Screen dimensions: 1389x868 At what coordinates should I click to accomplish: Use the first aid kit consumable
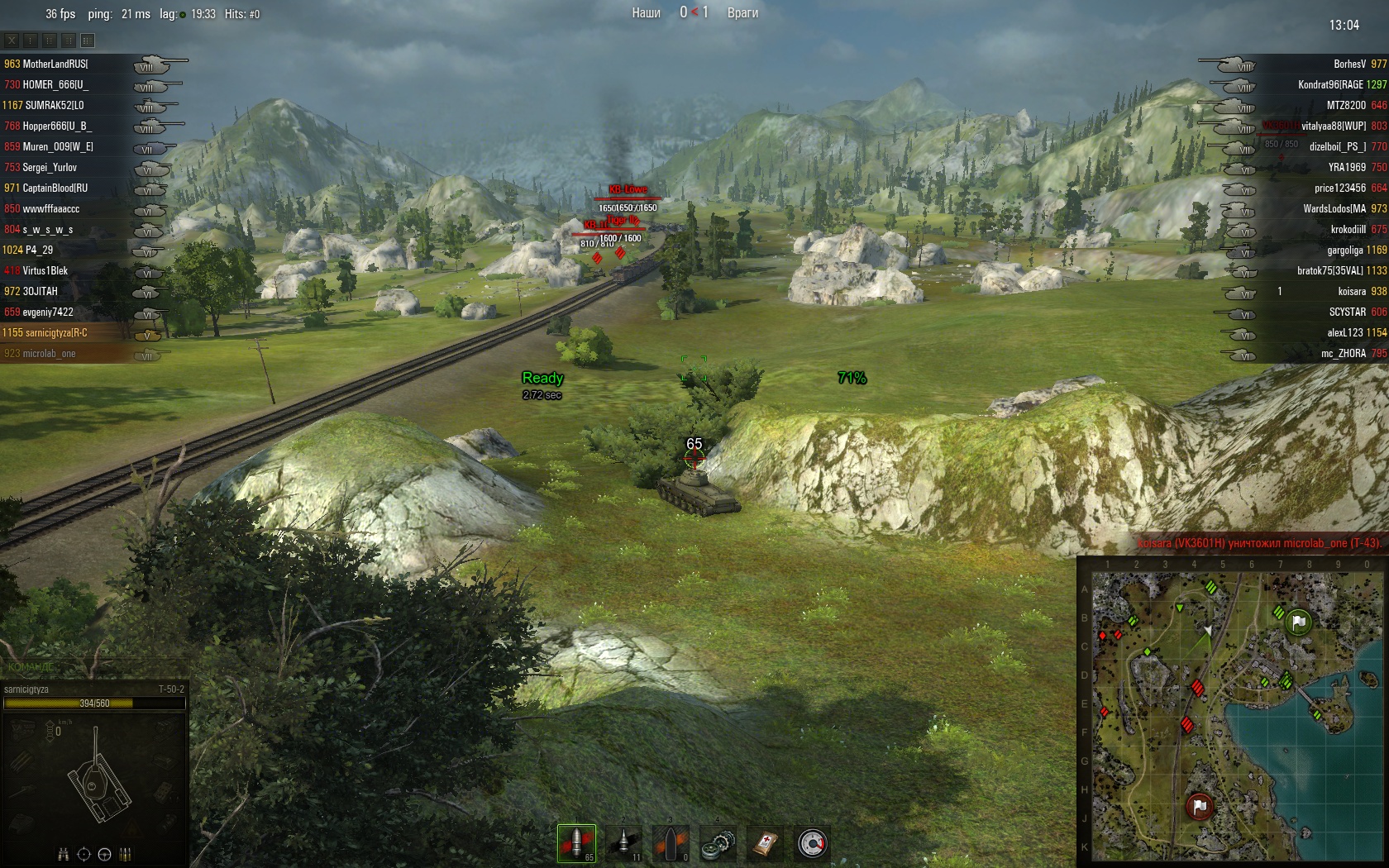point(766,844)
